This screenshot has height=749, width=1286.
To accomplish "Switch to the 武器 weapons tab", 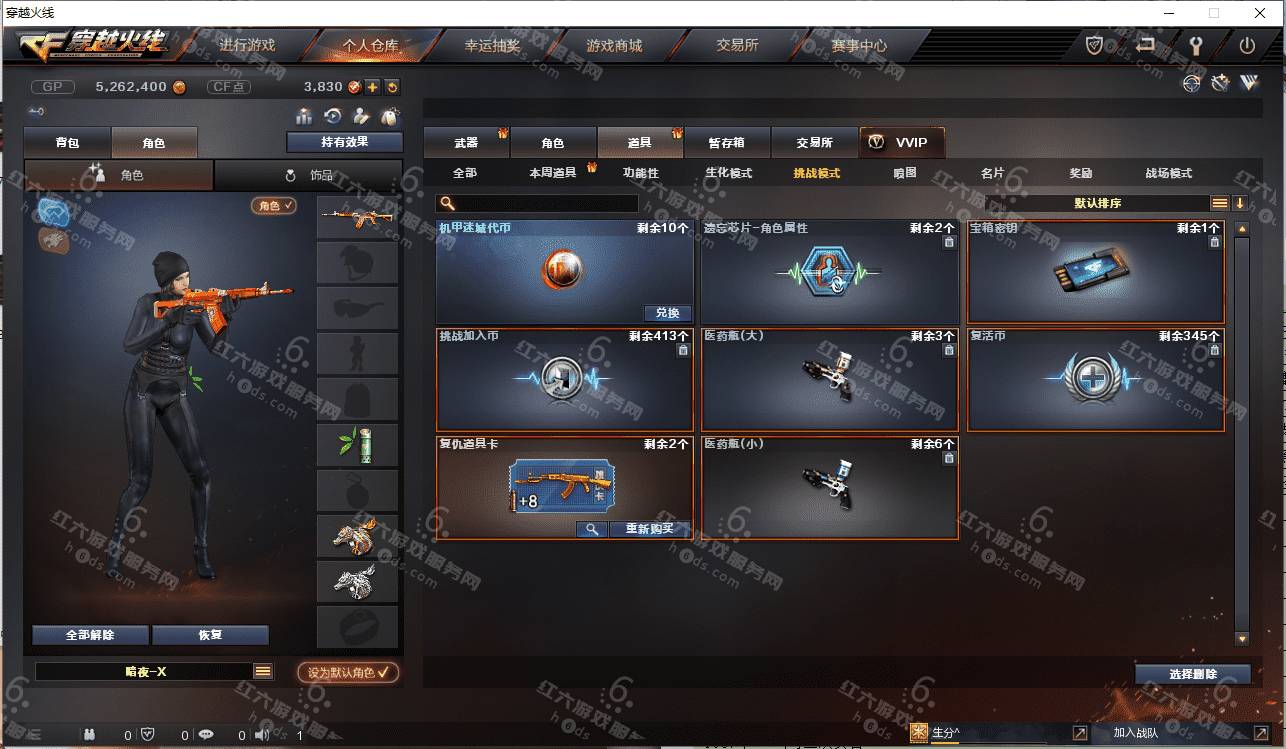I will 466,143.
